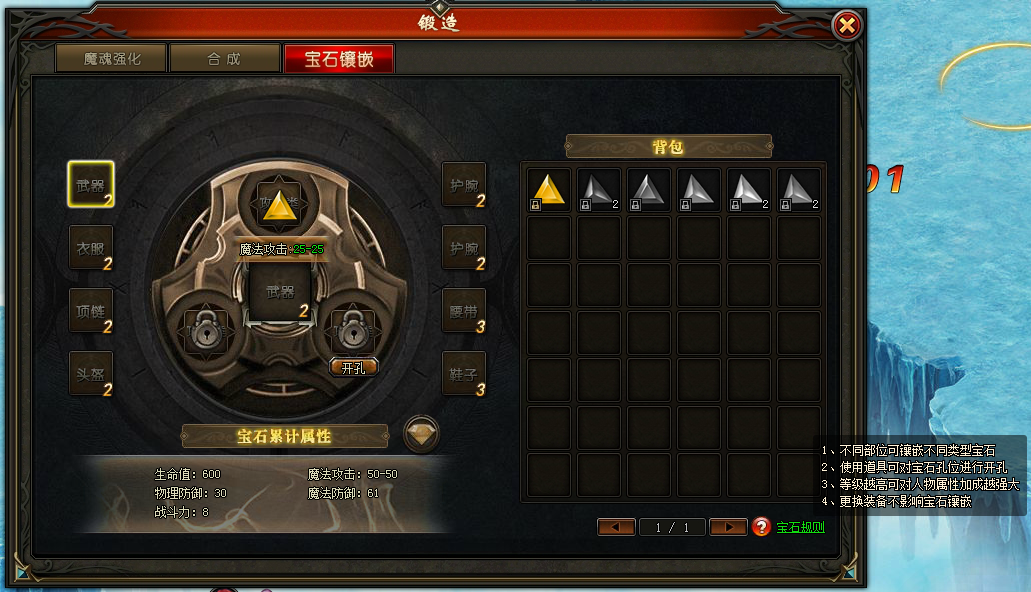The height and width of the screenshot is (592, 1031).
Task: Go to the previous backpack page
Action: 616,527
